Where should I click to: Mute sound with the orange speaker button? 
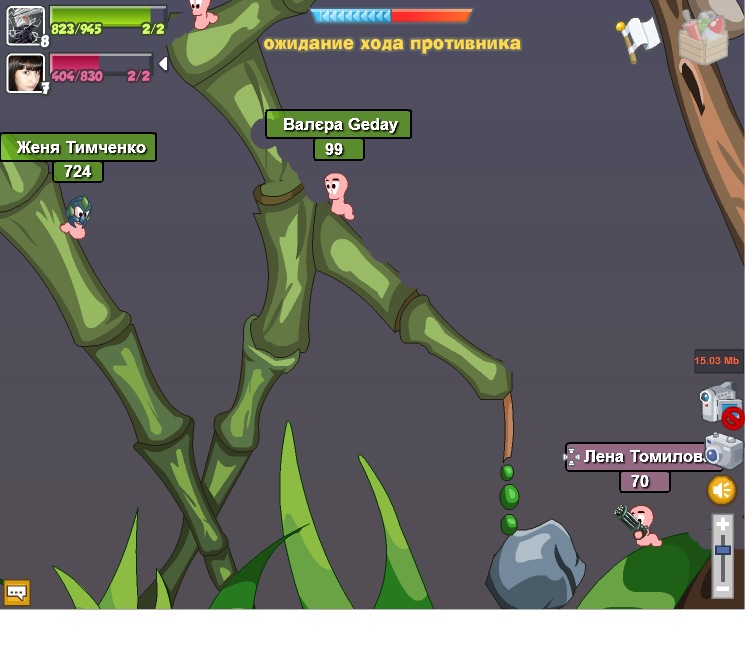722,490
